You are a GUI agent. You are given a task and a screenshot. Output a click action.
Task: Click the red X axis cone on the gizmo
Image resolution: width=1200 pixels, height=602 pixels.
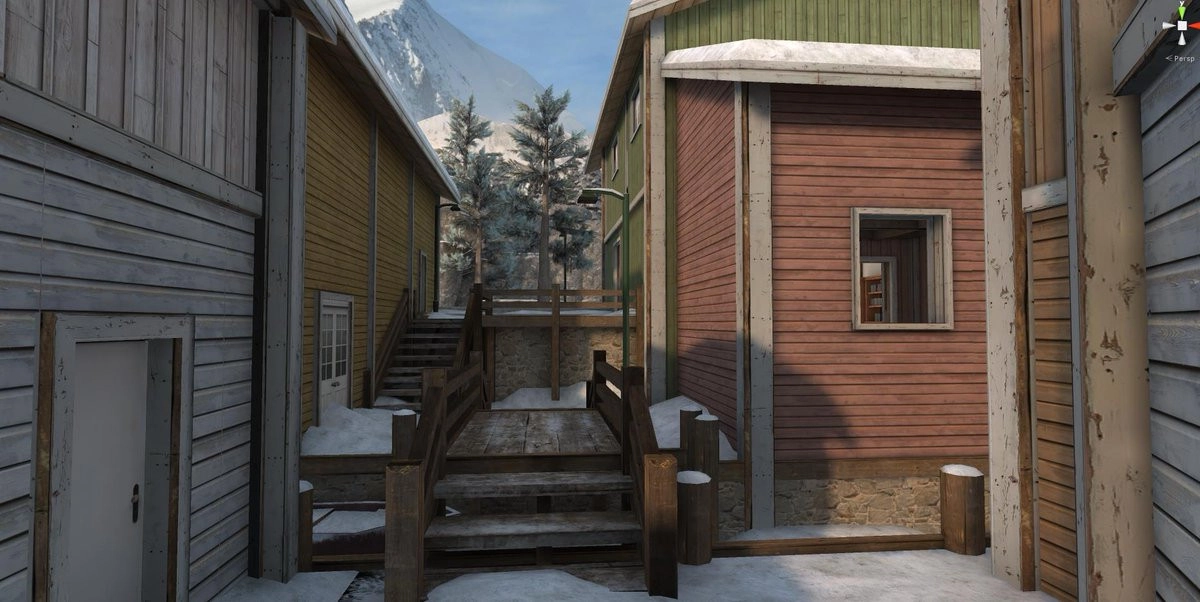click(1196, 27)
